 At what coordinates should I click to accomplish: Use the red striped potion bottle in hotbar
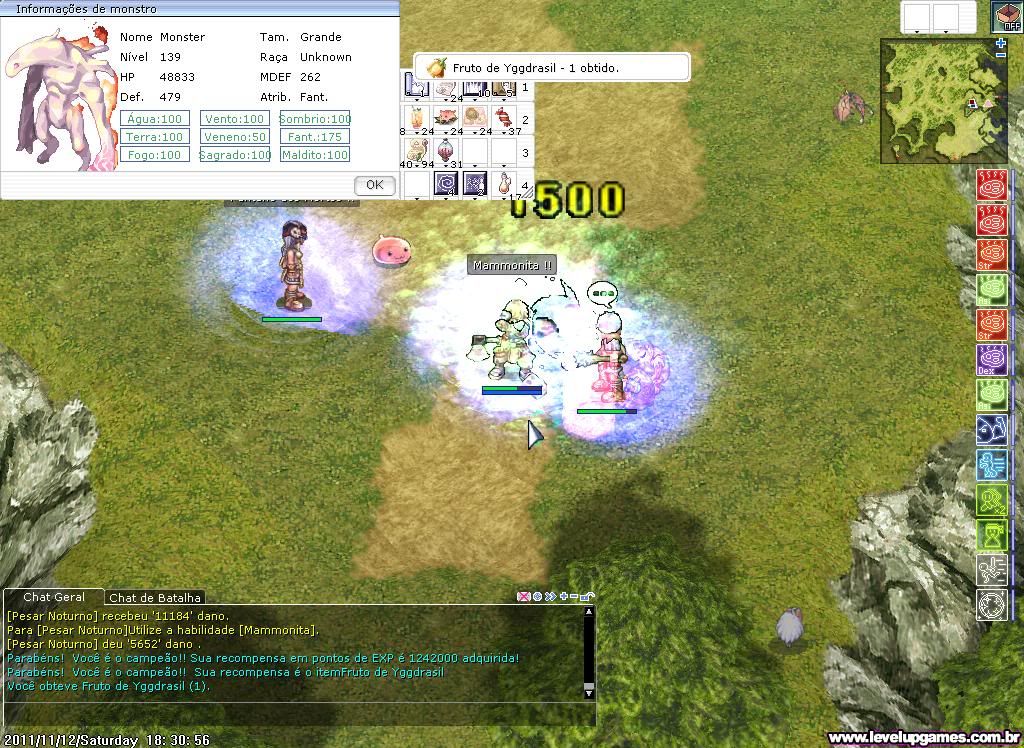(446, 152)
